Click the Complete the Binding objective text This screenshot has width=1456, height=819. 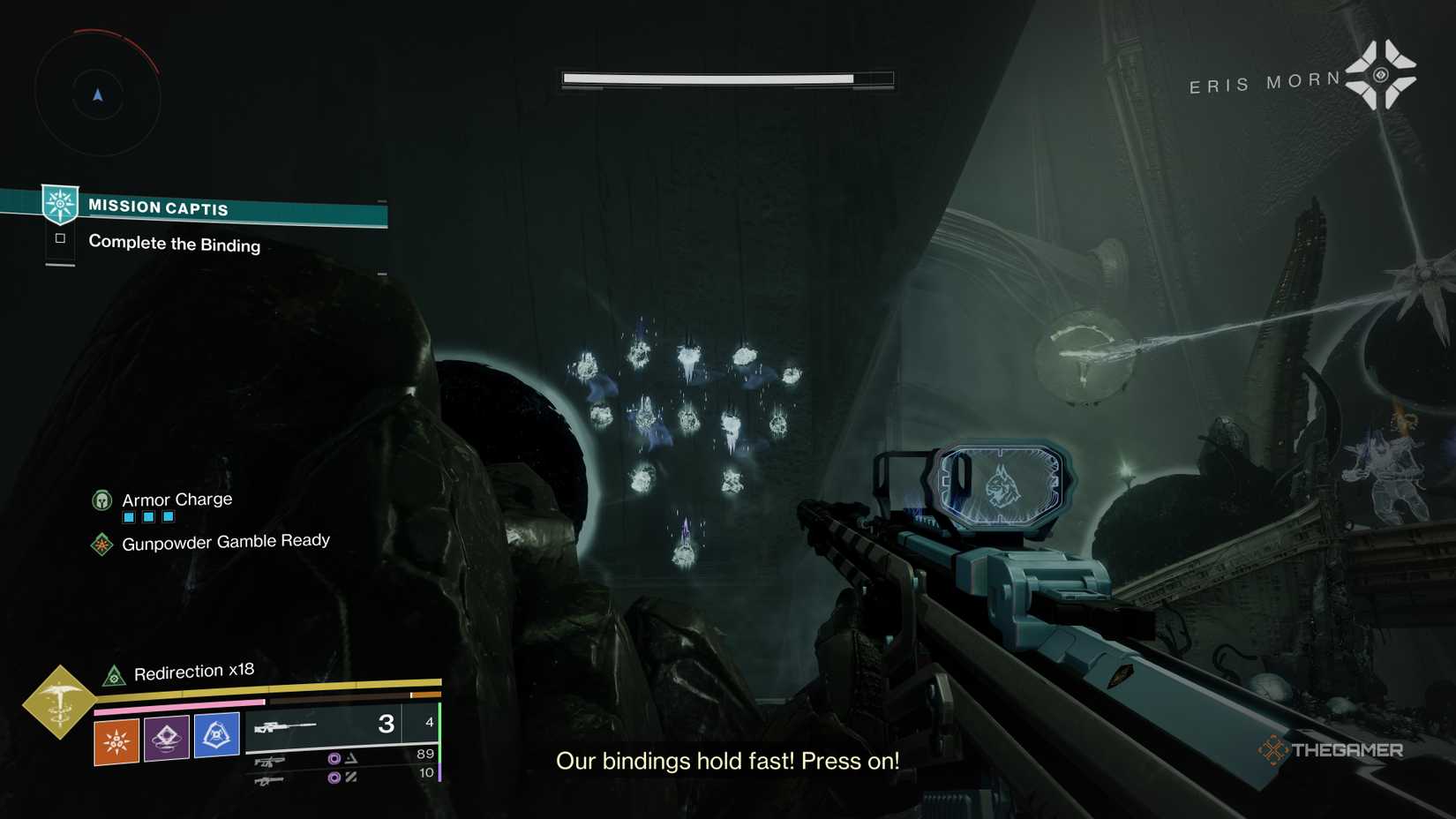click(174, 244)
